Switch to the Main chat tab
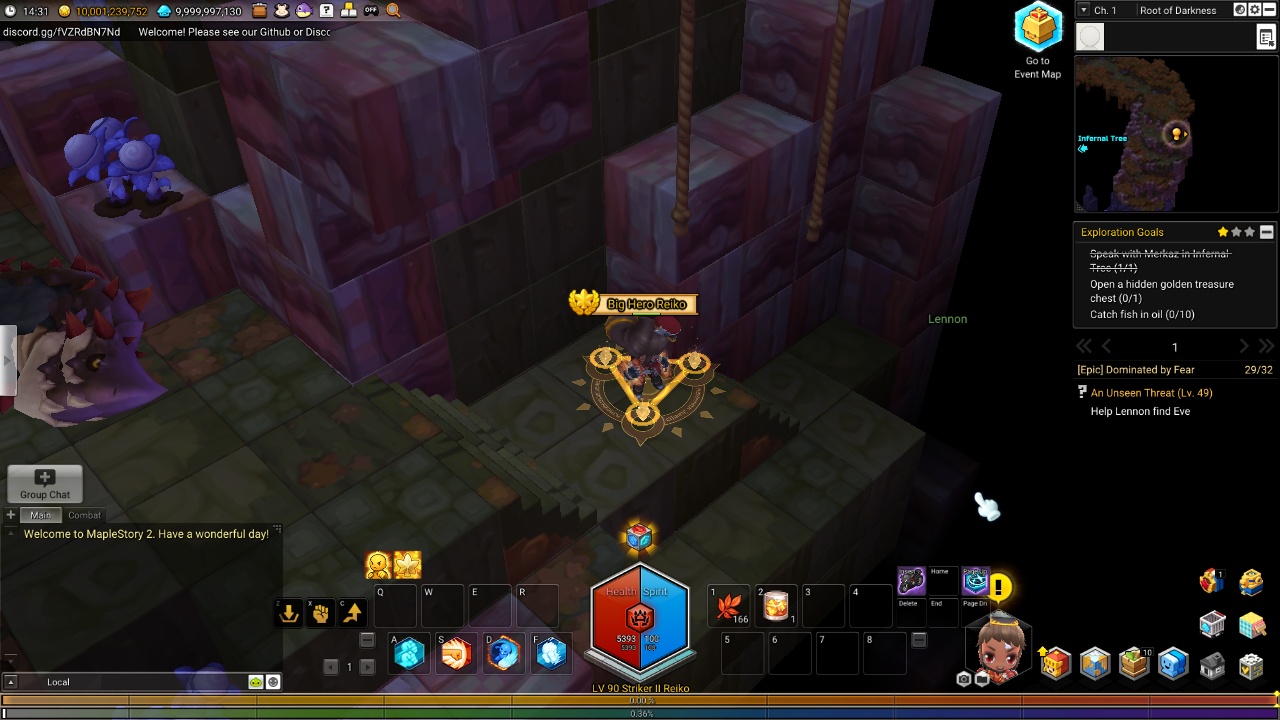The image size is (1280, 720). click(41, 515)
